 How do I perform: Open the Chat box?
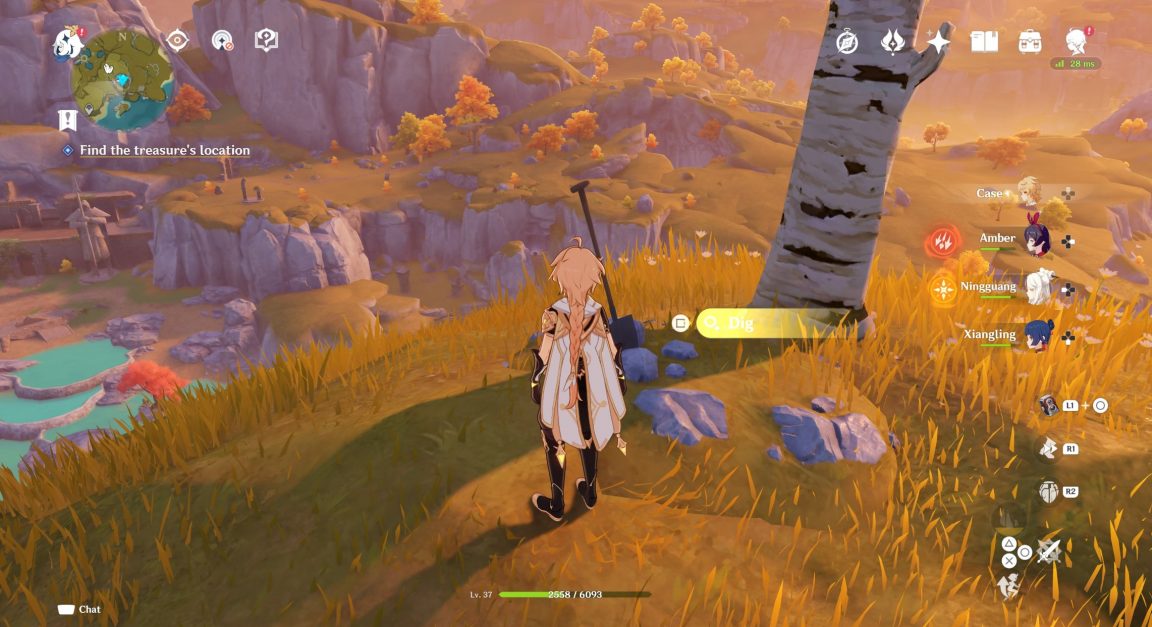click(80, 609)
